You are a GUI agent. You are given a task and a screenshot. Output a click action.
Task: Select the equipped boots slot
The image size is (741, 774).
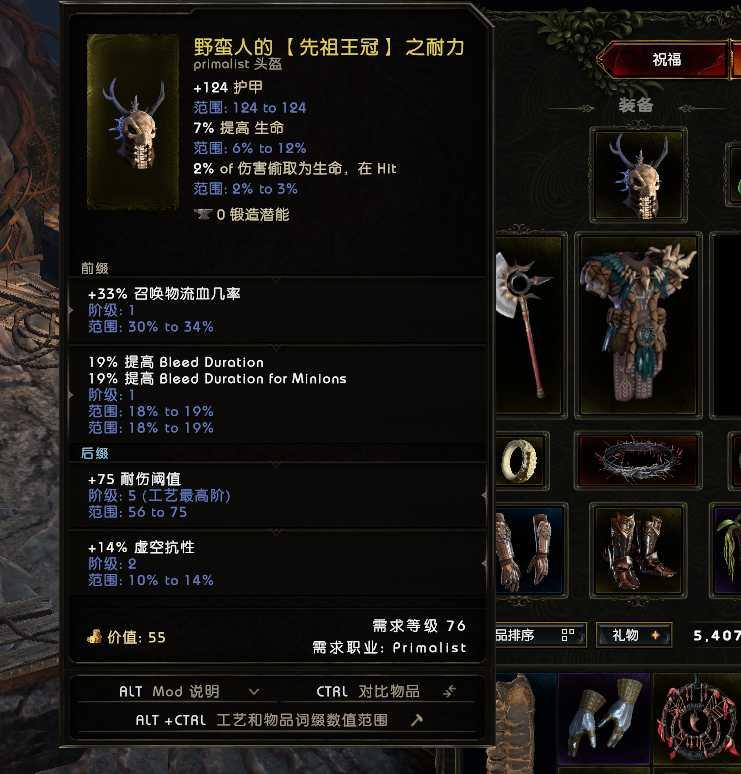[x=636, y=551]
